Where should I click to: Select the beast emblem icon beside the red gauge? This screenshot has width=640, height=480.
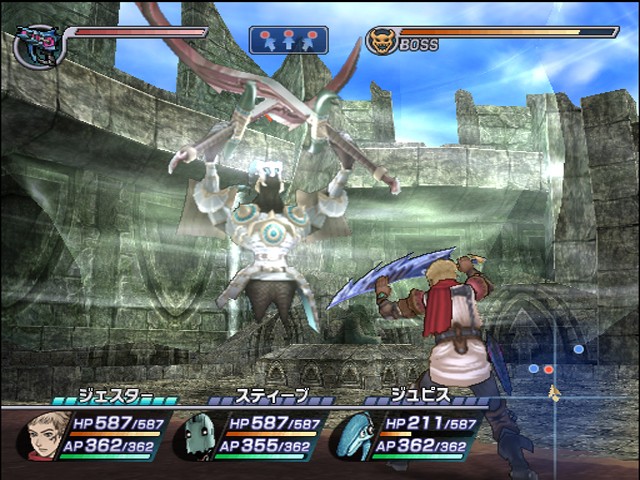(x=37, y=45)
